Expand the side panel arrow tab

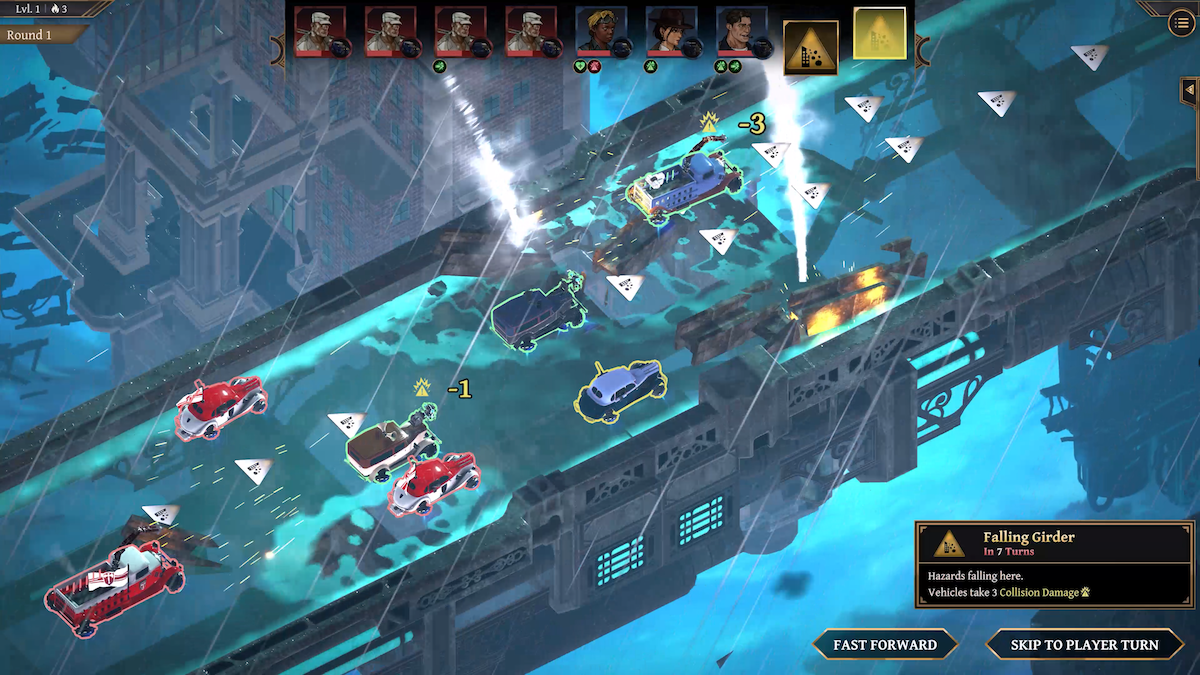pos(1189,91)
